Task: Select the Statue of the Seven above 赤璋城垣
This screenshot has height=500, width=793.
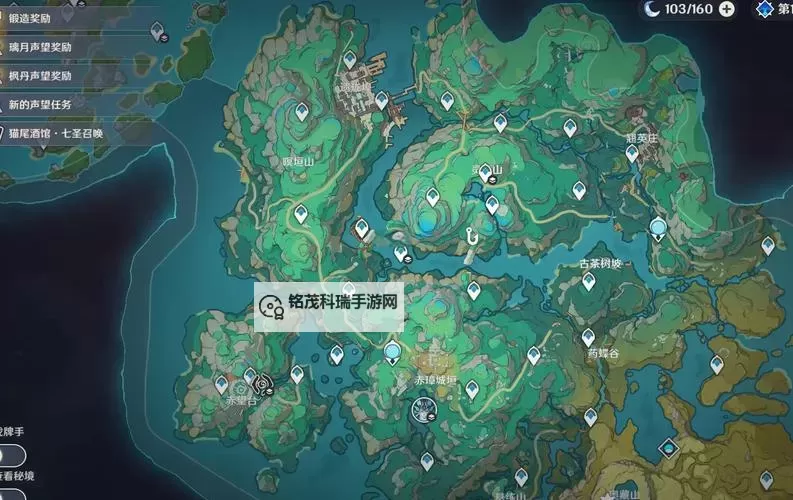Action: [392, 351]
